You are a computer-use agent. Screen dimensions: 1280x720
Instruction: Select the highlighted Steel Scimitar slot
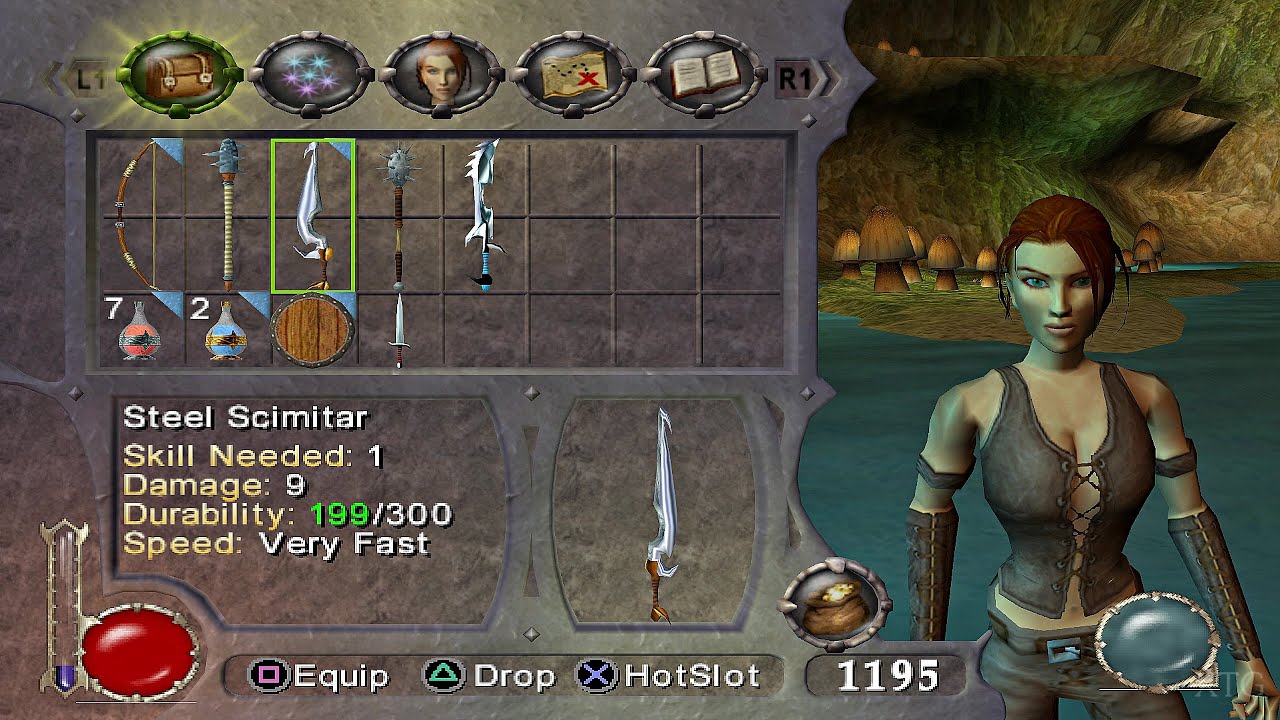point(313,215)
